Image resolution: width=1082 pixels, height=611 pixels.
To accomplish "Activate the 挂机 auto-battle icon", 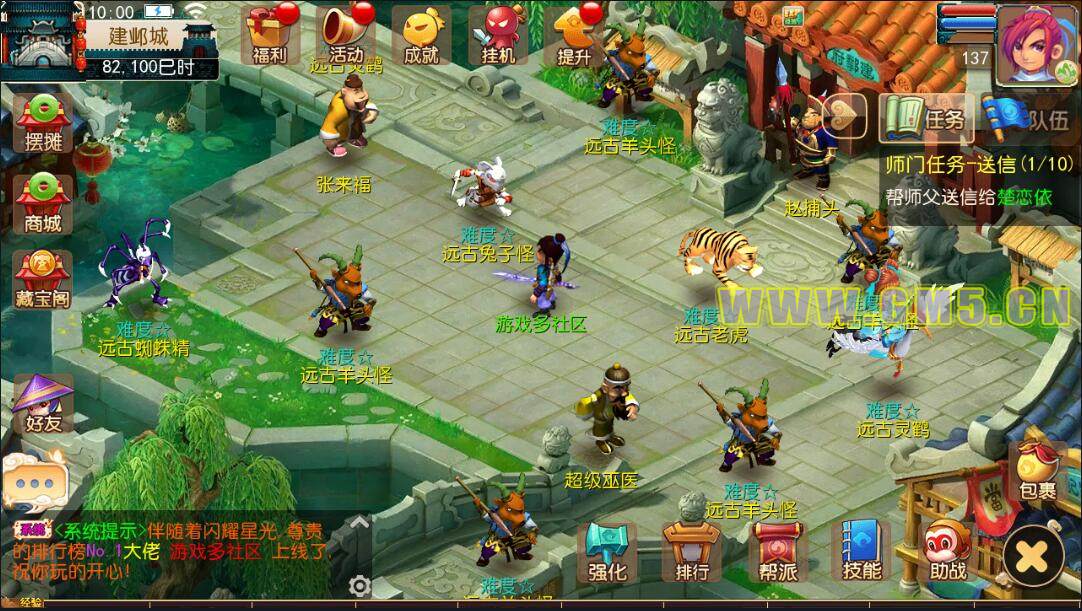I will coord(497,35).
